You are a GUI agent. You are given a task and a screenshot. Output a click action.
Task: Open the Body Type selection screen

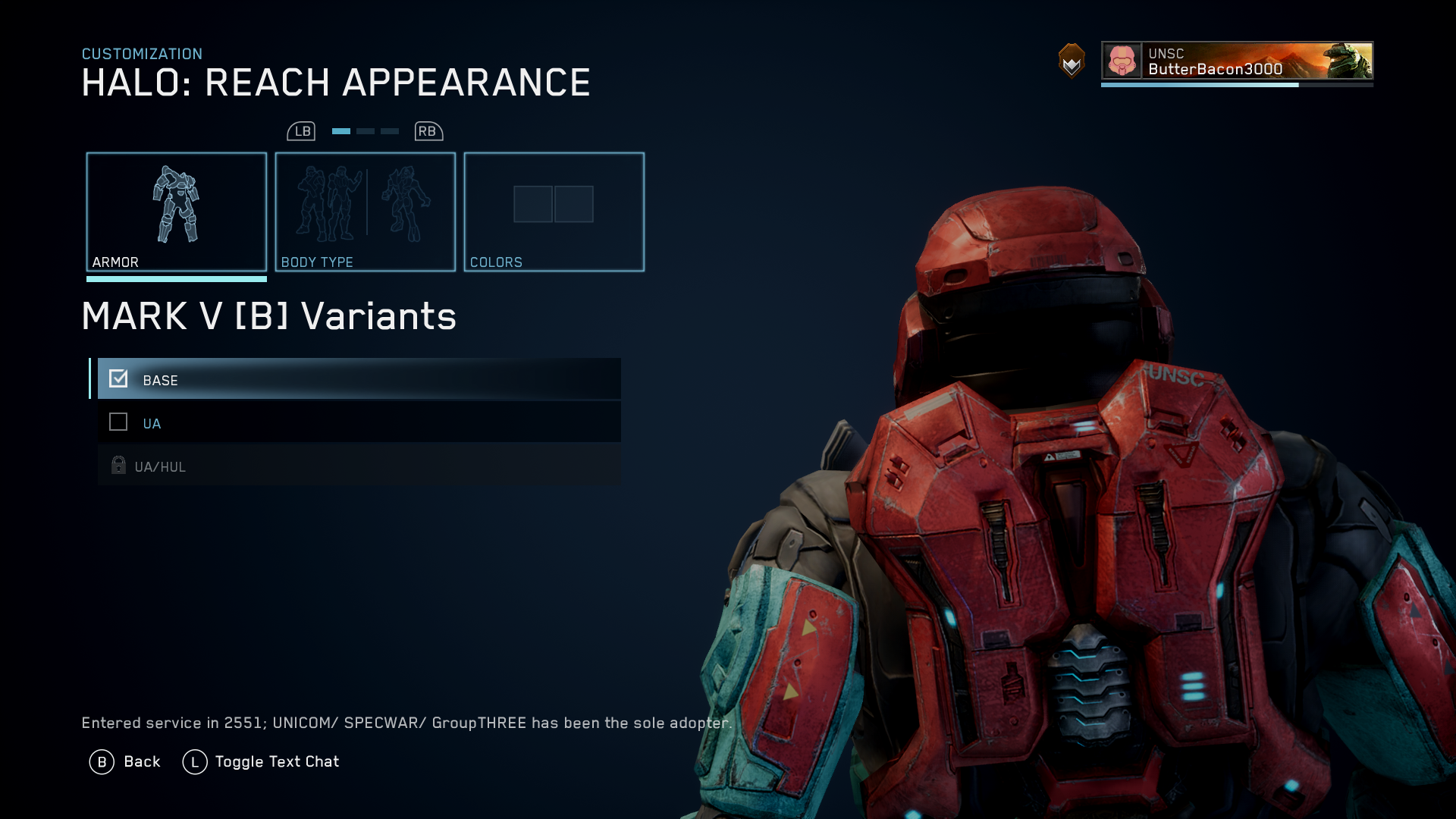(365, 211)
